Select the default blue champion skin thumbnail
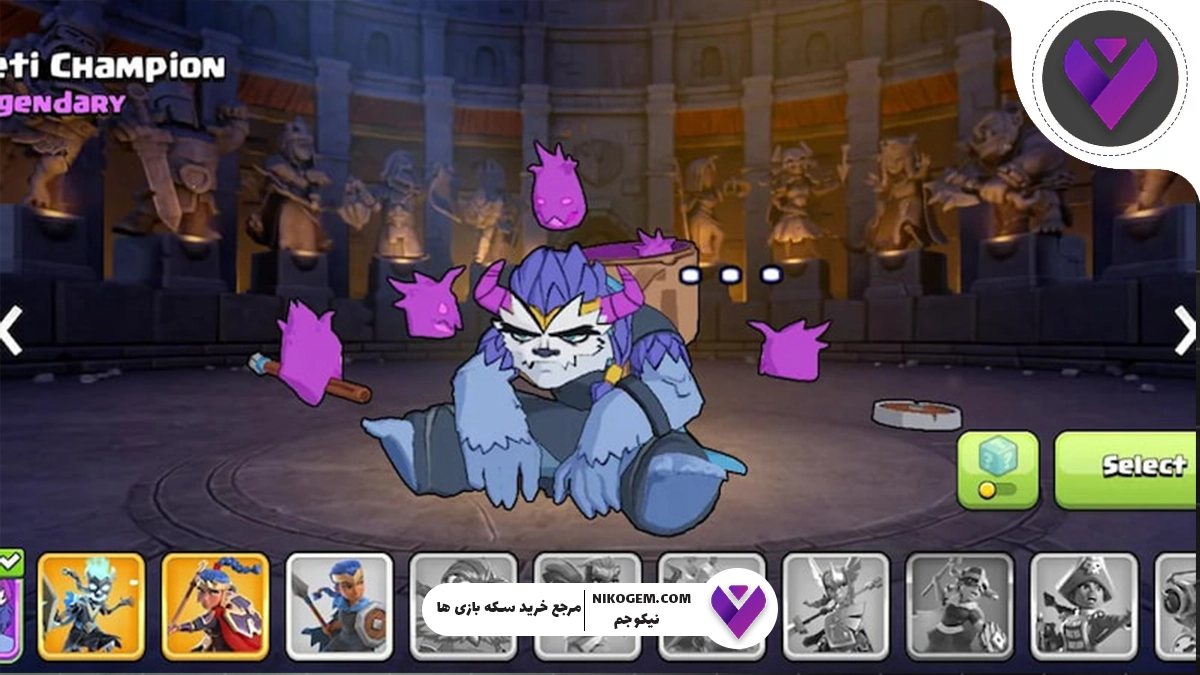This screenshot has width=1200, height=675. click(339, 606)
